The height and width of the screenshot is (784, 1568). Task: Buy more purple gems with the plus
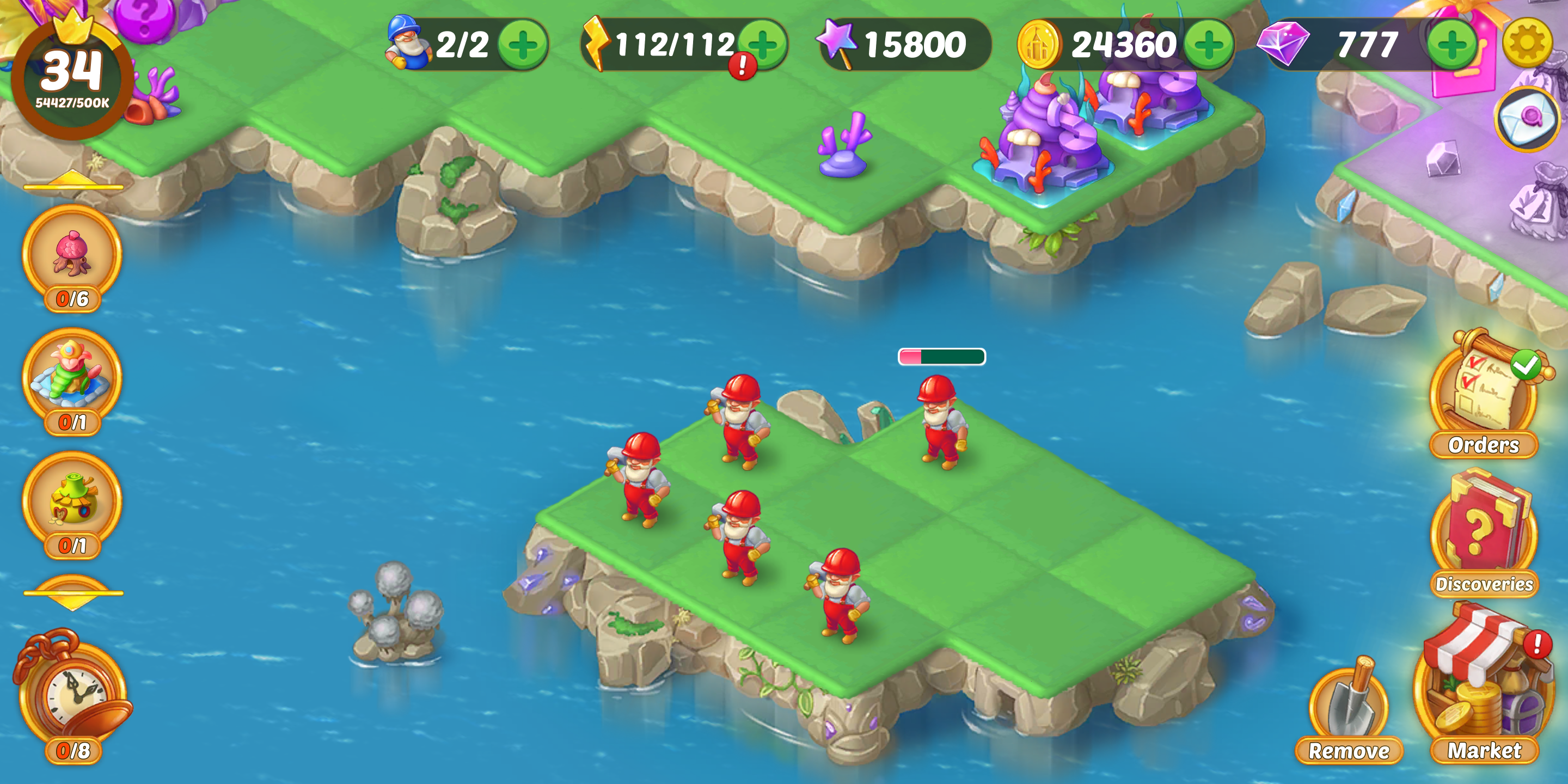point(1451,45)
